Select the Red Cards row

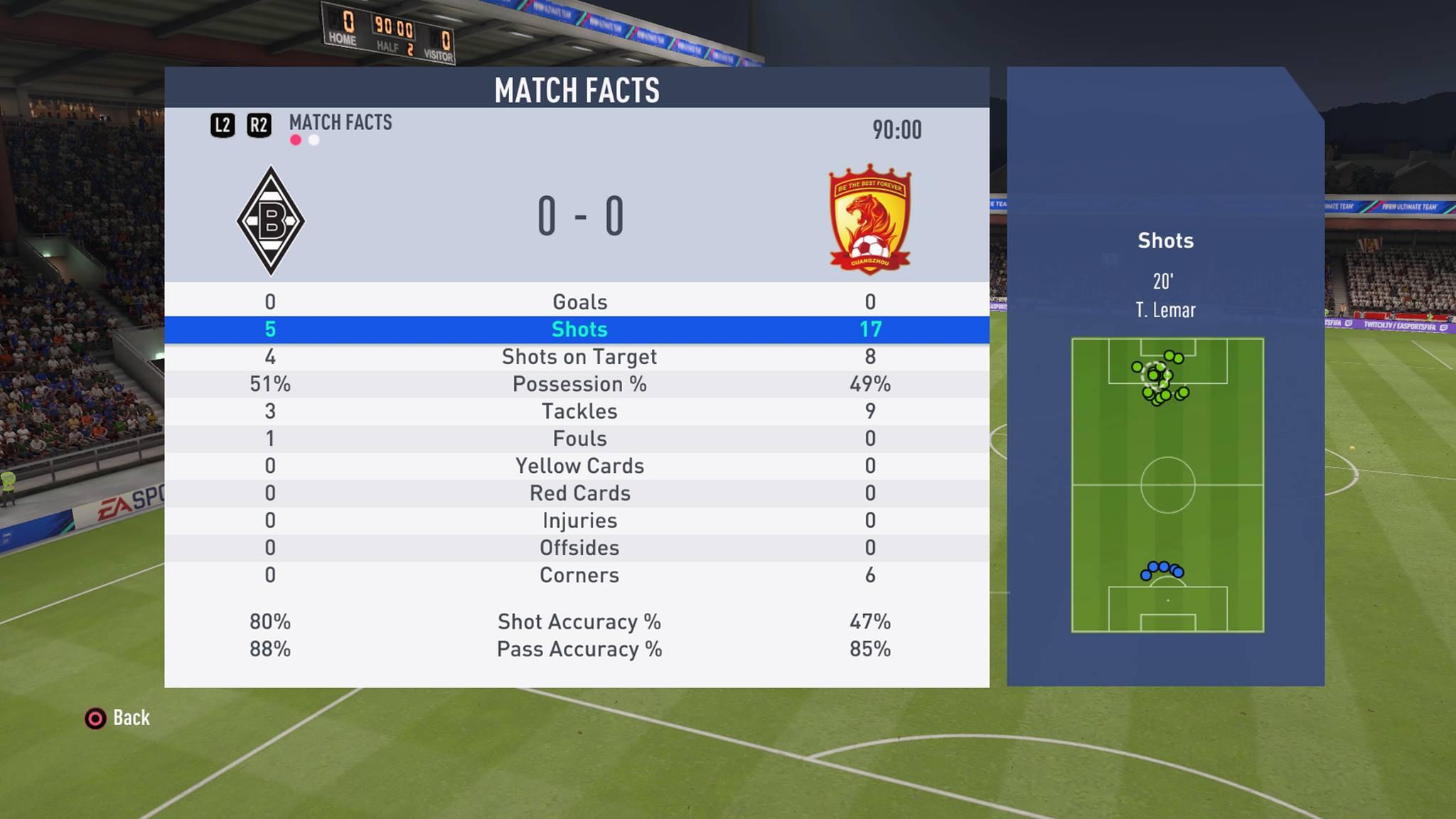(x=579, y=493)
